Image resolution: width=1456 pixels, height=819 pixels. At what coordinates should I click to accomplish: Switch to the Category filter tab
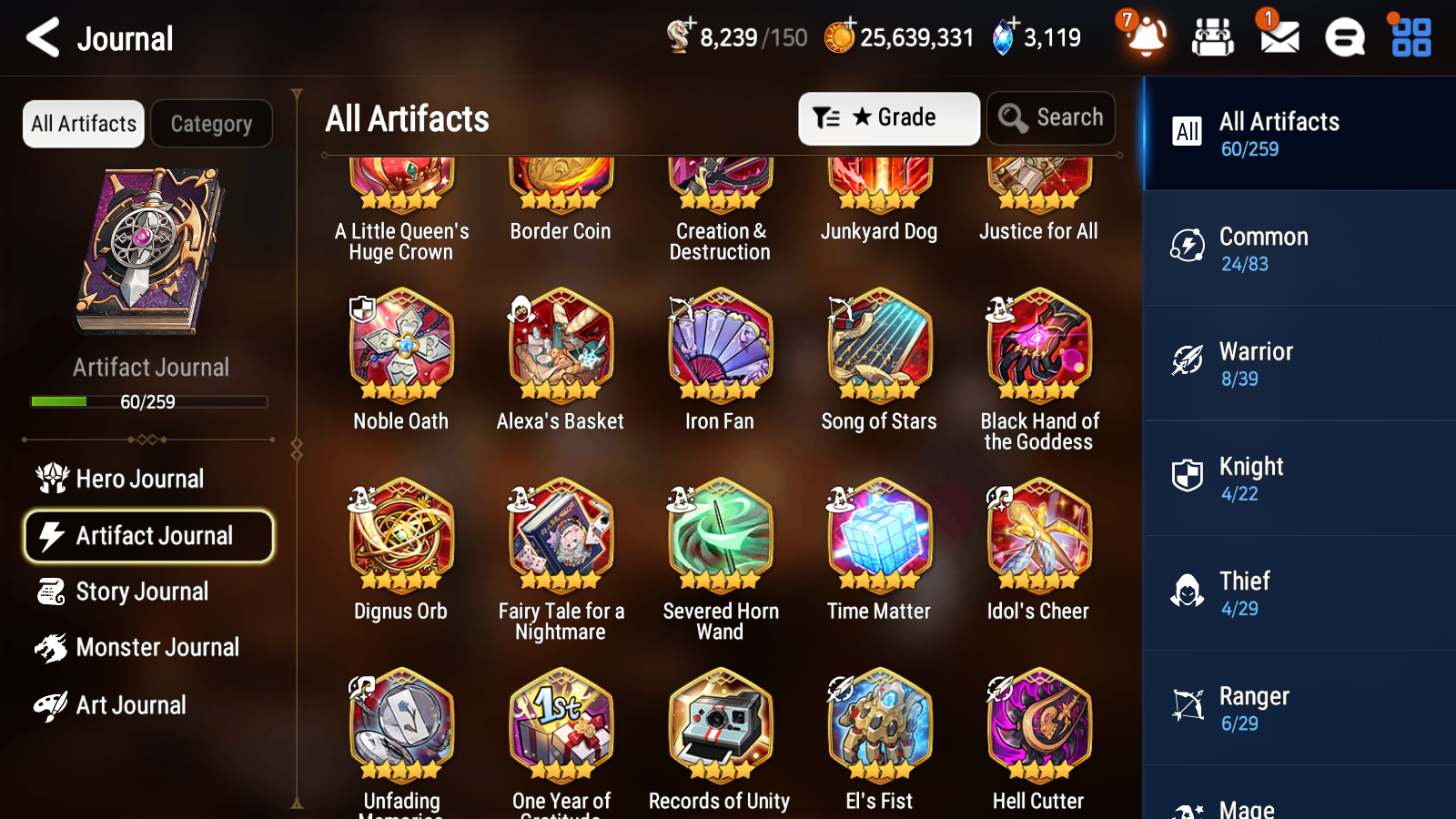[x=211, y=124]
